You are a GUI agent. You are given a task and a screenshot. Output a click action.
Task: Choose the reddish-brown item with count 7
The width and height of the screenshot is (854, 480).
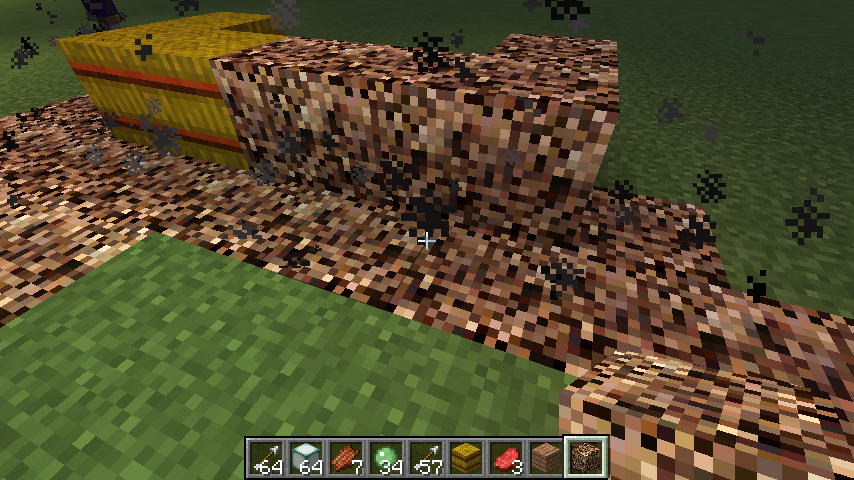[x=347, y=458]
